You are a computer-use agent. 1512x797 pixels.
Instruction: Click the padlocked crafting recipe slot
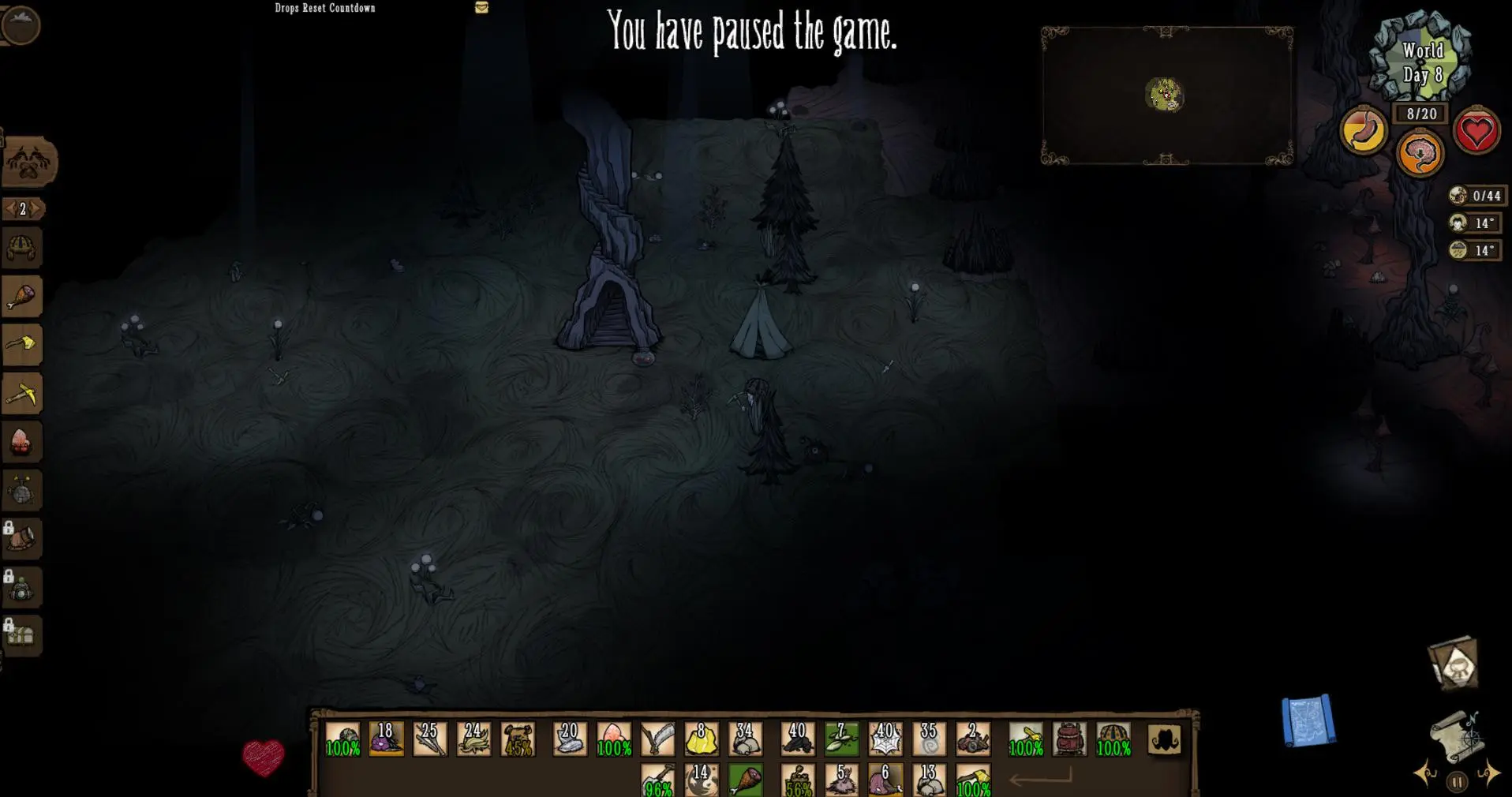(21, 537)
